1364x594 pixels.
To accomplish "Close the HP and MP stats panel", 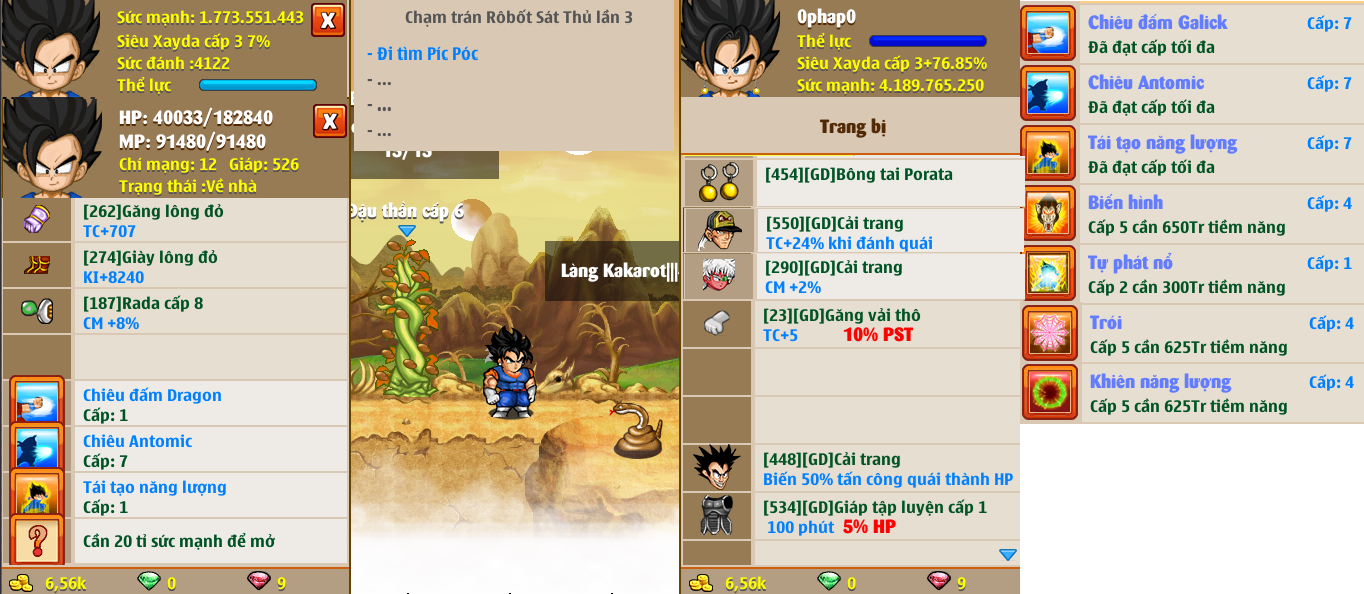I will click(x=329, y=121).
